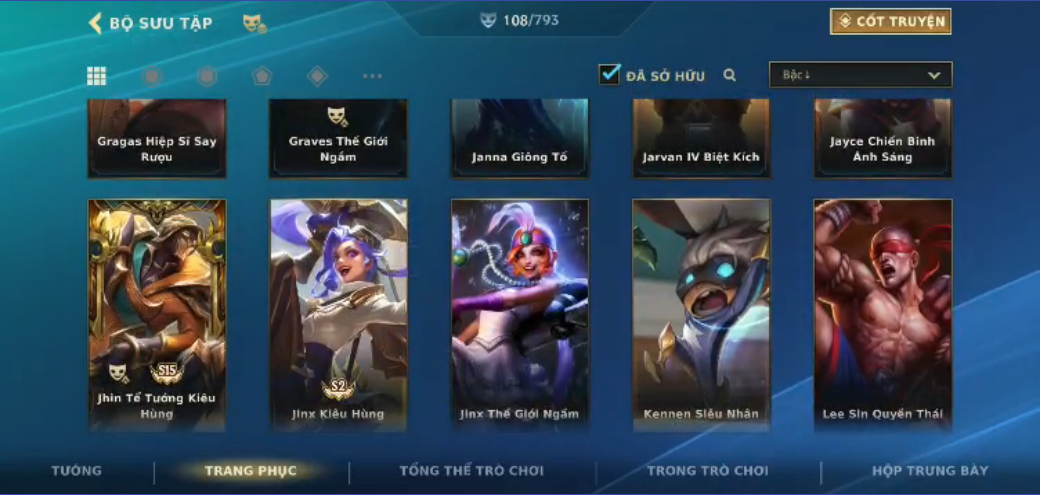Screen dimensions: 1040x495
Task: Switch to the Hộp Trưng Bày tab
Action: (930, 470)
